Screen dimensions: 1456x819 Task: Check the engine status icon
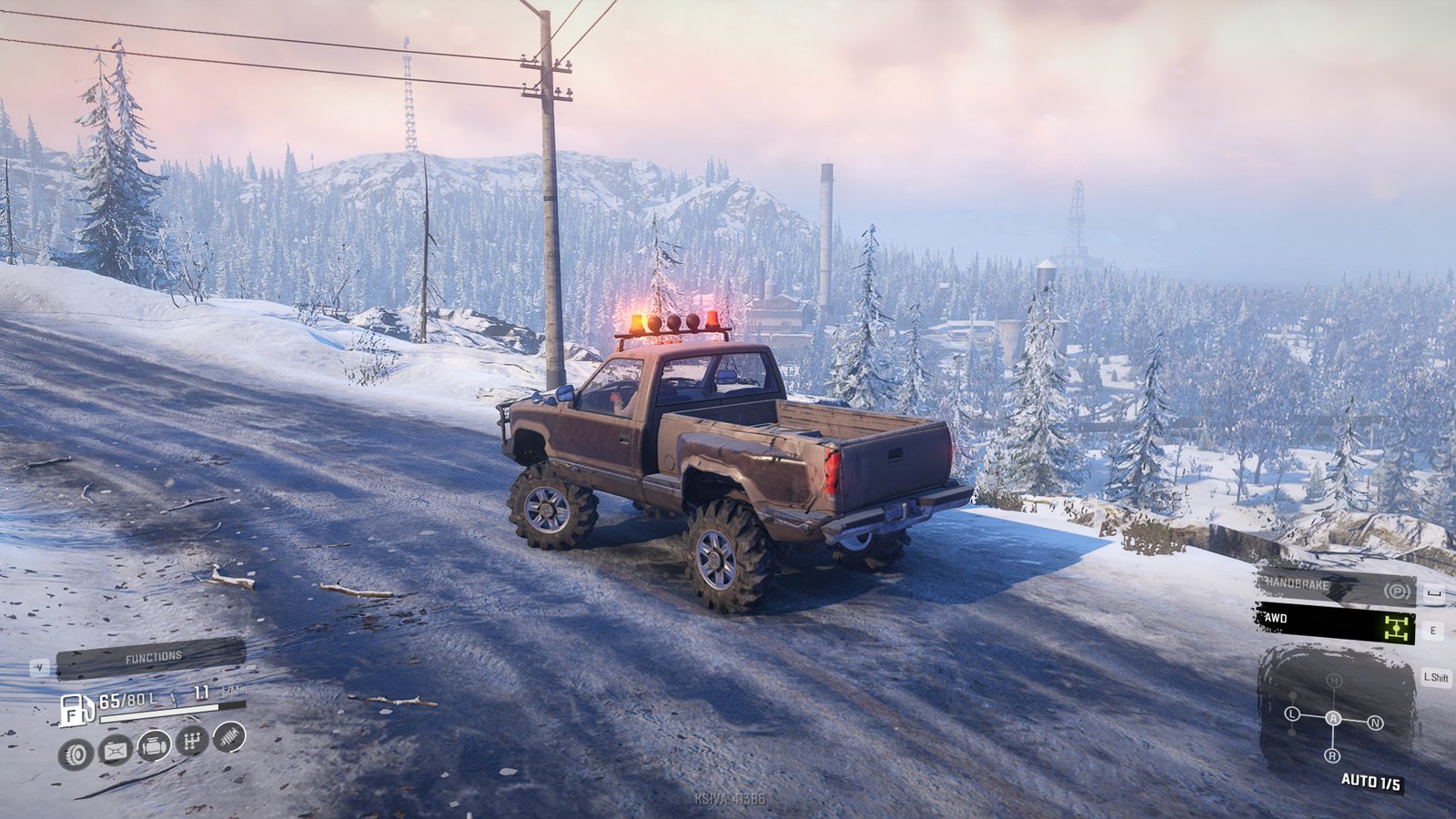click(x=154, y=746)
